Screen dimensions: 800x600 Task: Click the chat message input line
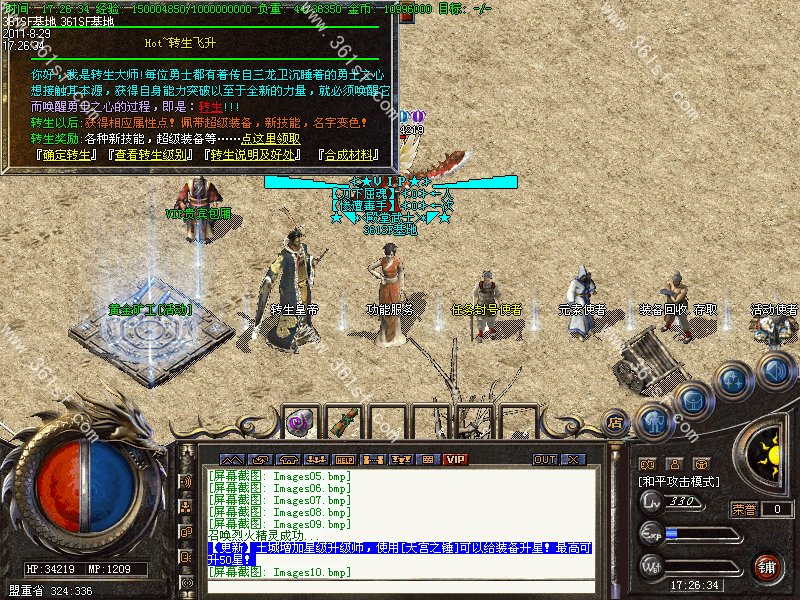coord(400,587)
